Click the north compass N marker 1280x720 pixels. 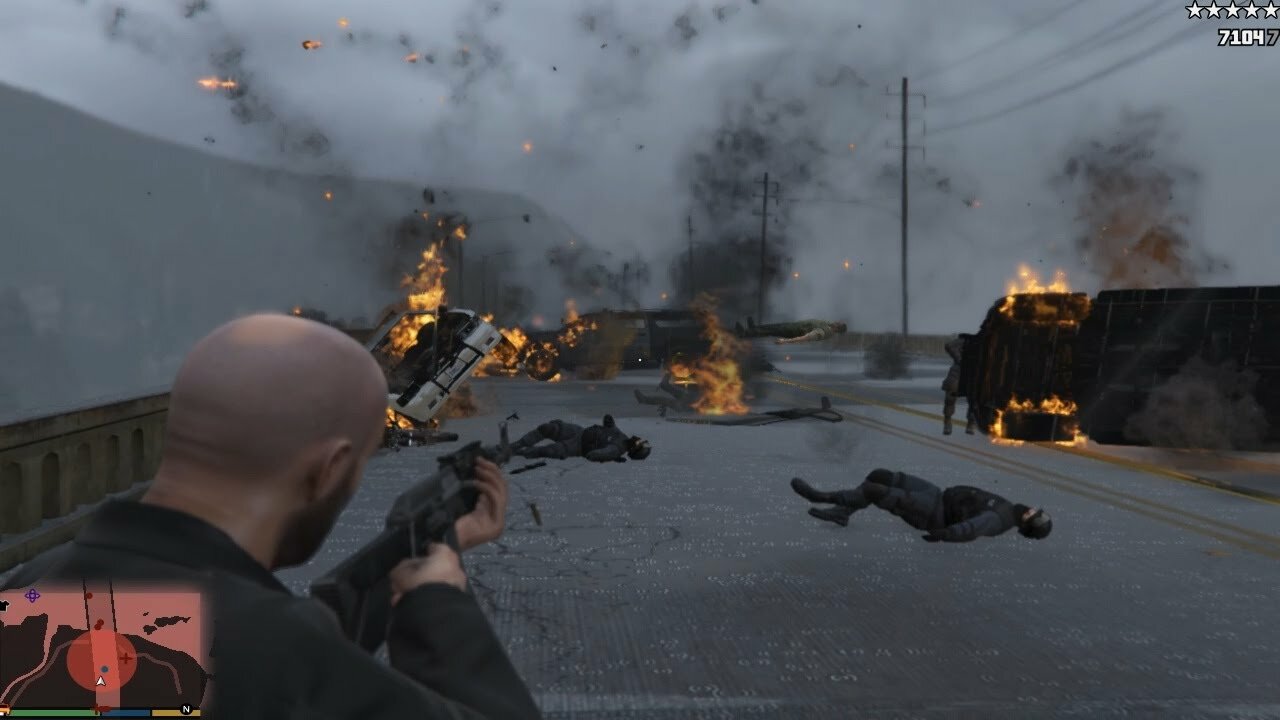tap(185, 710)
